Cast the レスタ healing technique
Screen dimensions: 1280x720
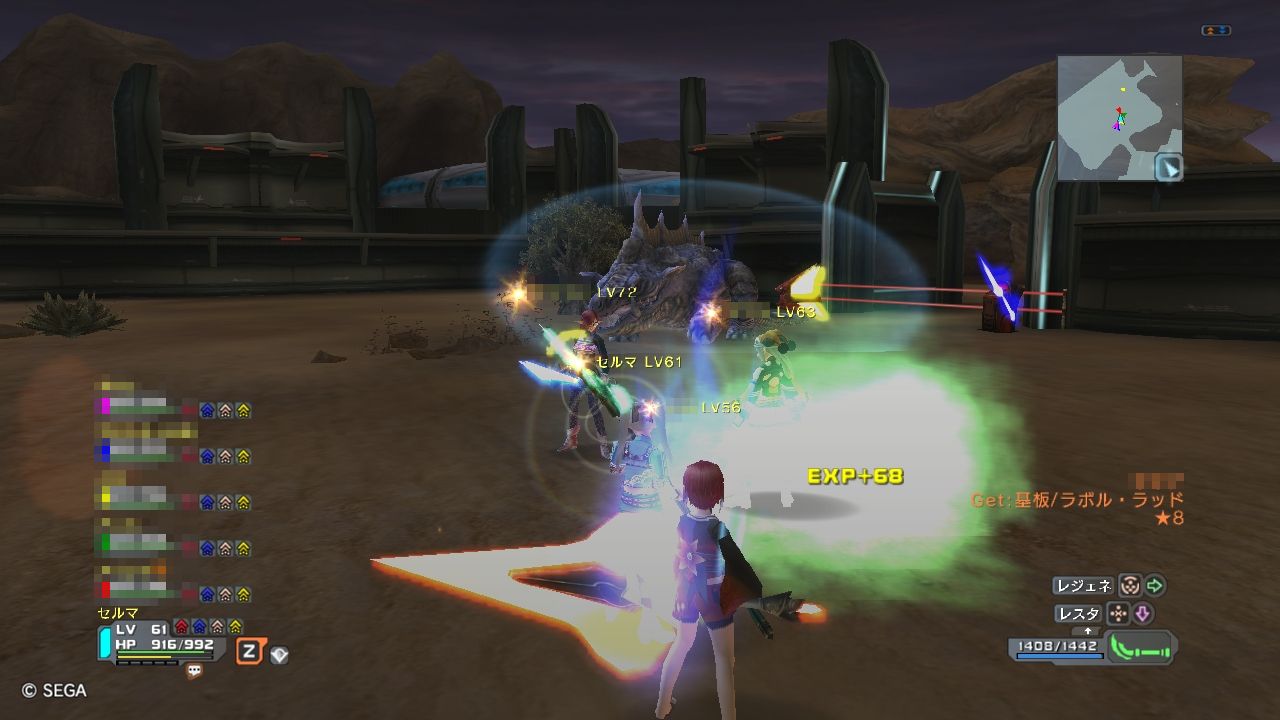coord(1079,614)
